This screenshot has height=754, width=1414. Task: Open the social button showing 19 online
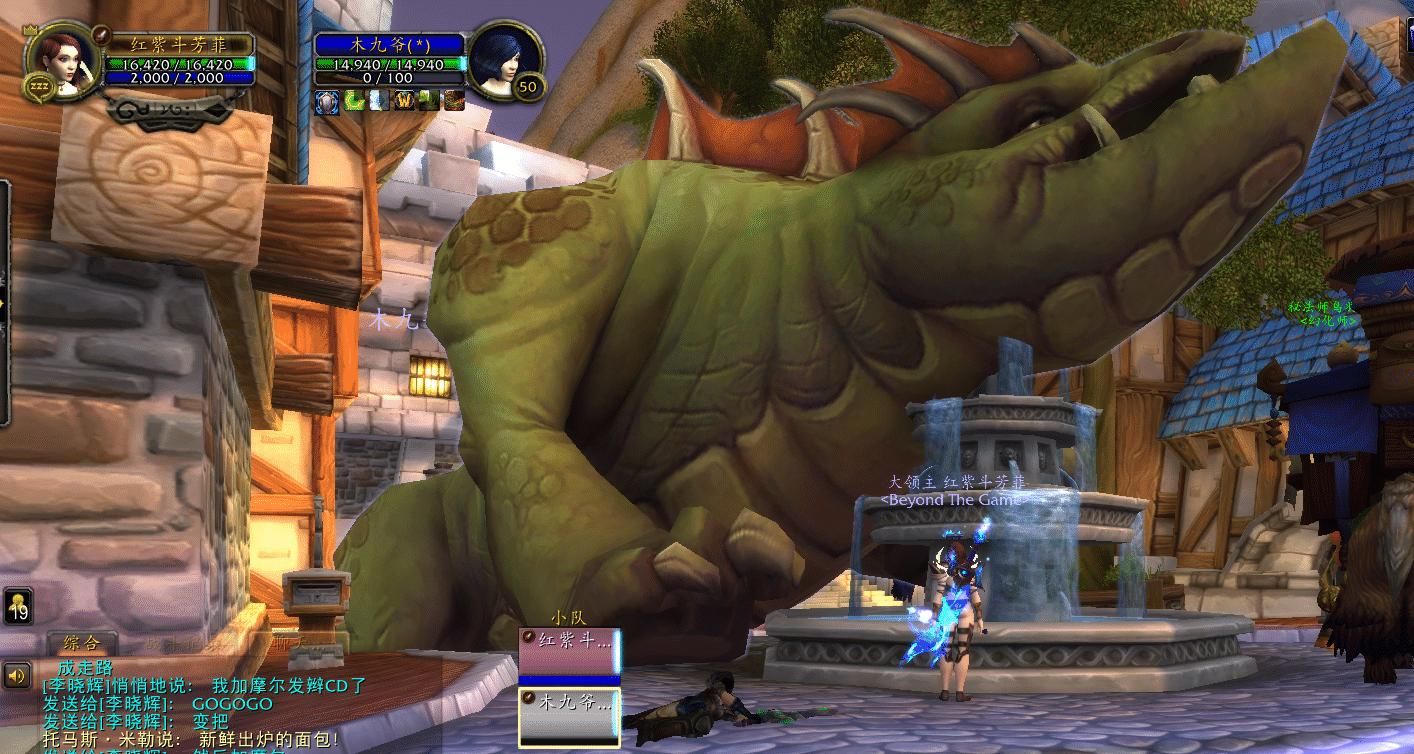coord(18,606)
